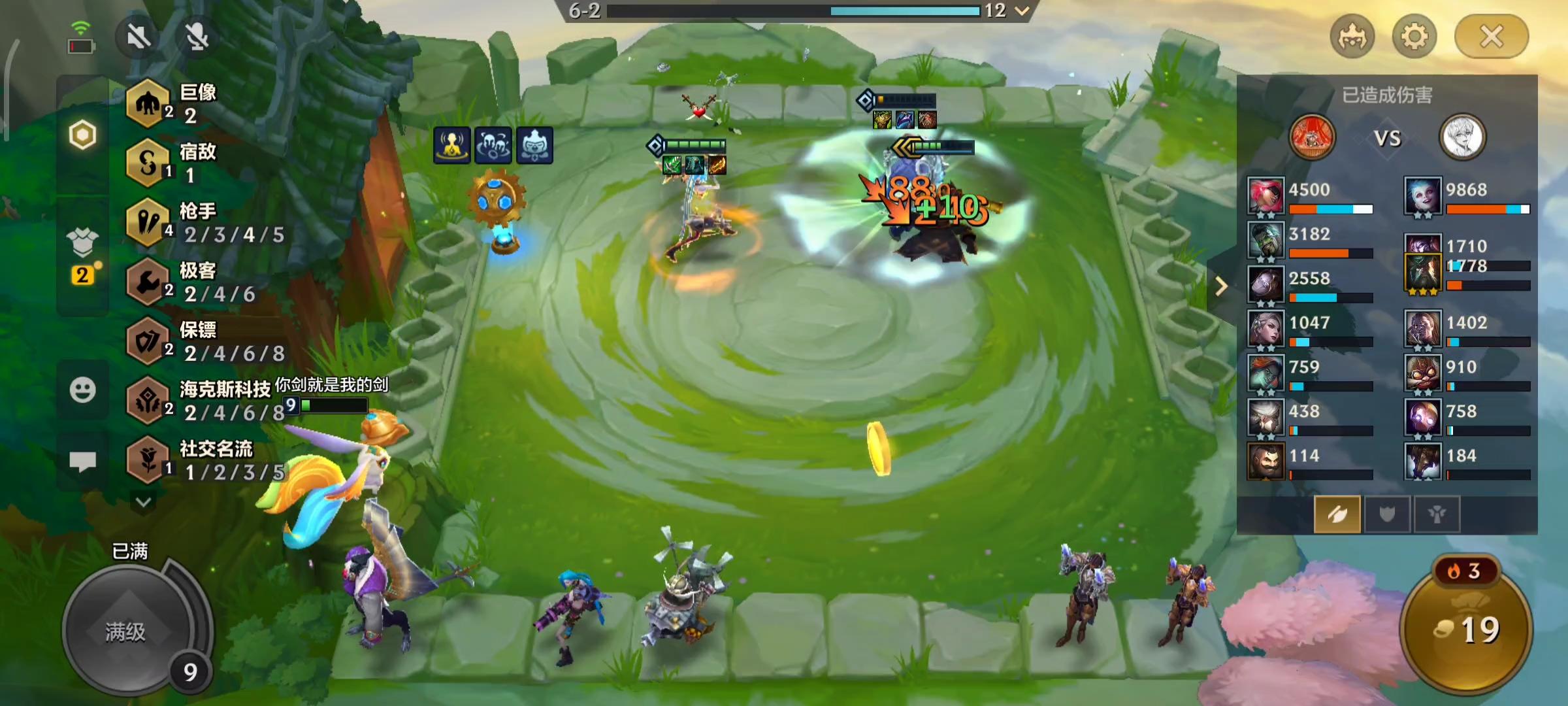Select the 社交名流 trait entry
The image size is (1568, 706).
(x=203, y=461)
